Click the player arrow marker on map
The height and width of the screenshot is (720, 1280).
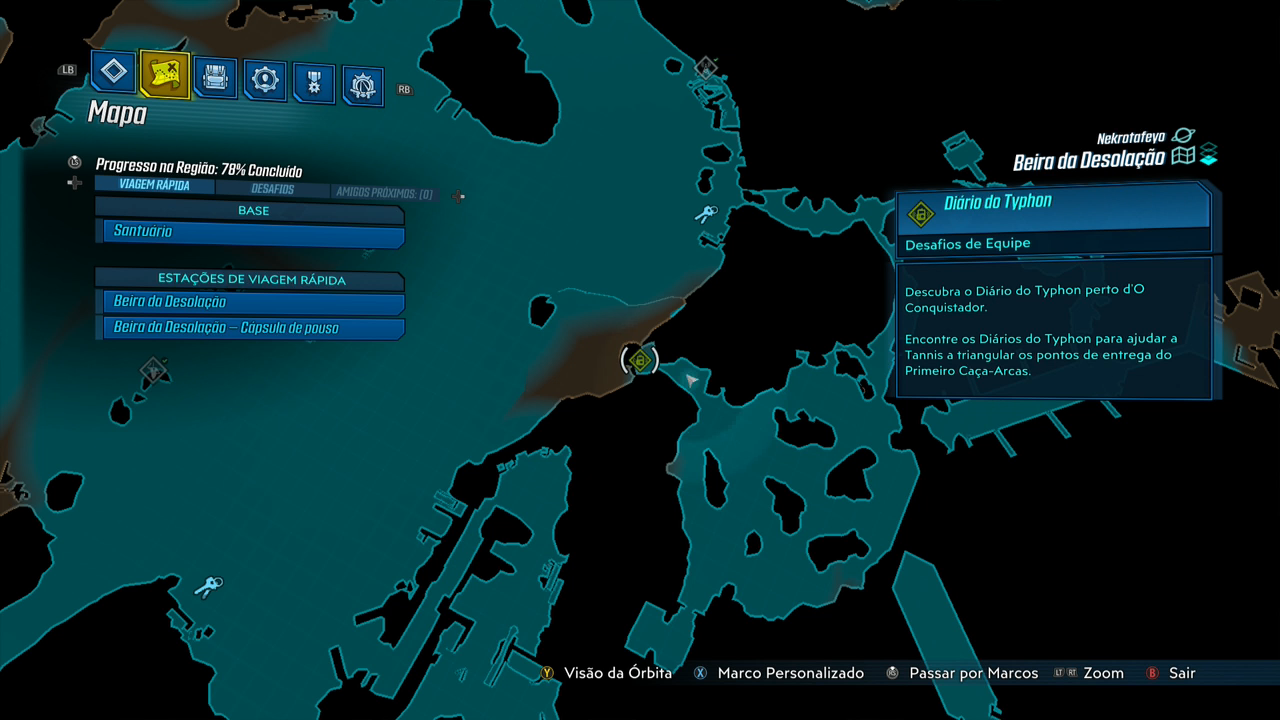click(691, 380)
